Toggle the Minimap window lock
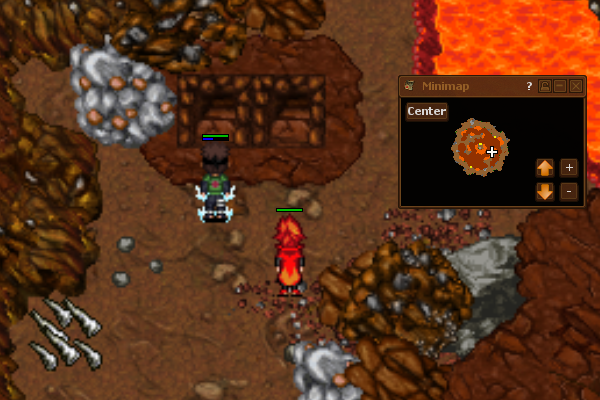 click(545, 87)
